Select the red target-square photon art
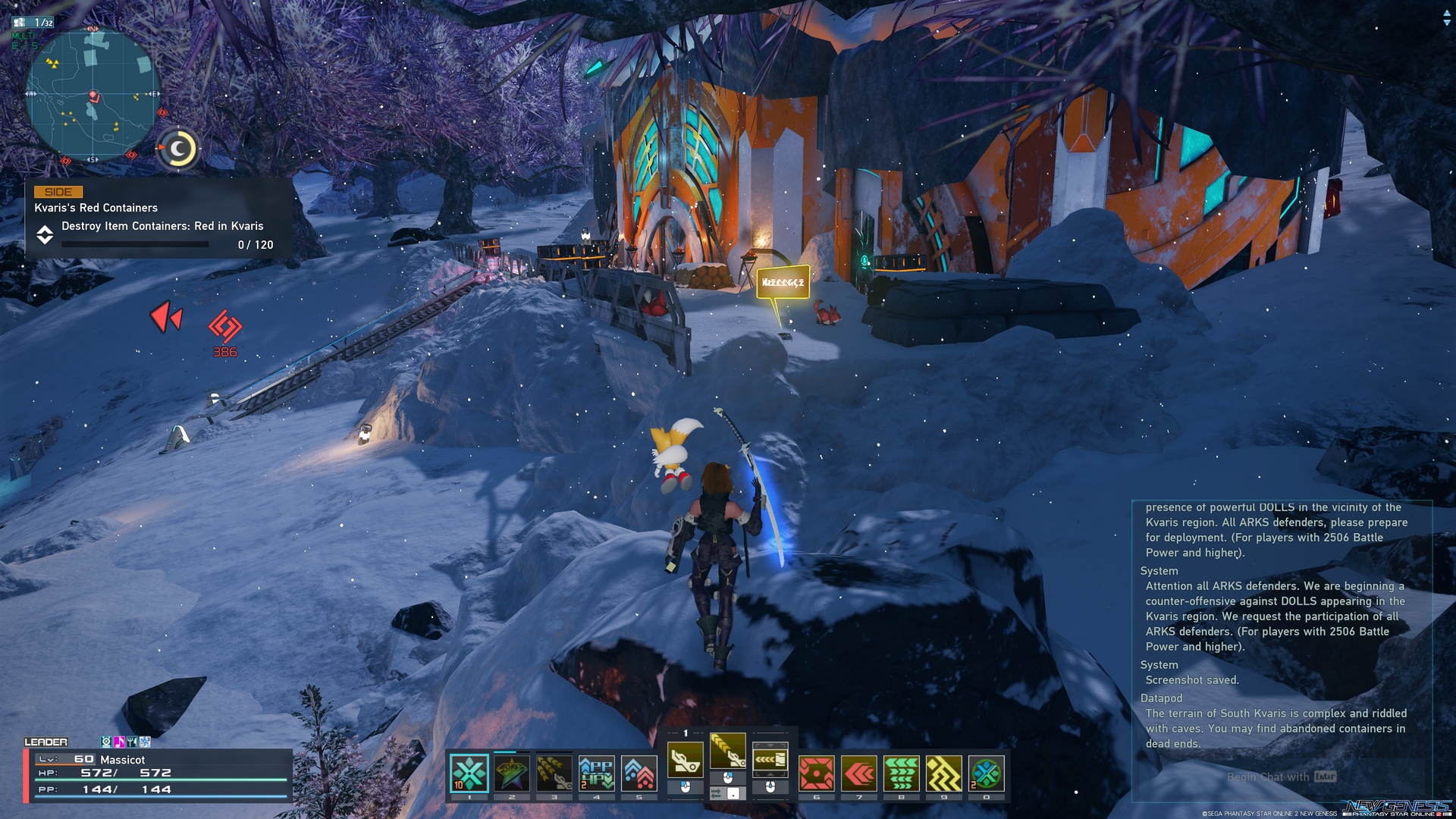The height and width of the screenshot is (819, 1456). [x=817, y=773]
